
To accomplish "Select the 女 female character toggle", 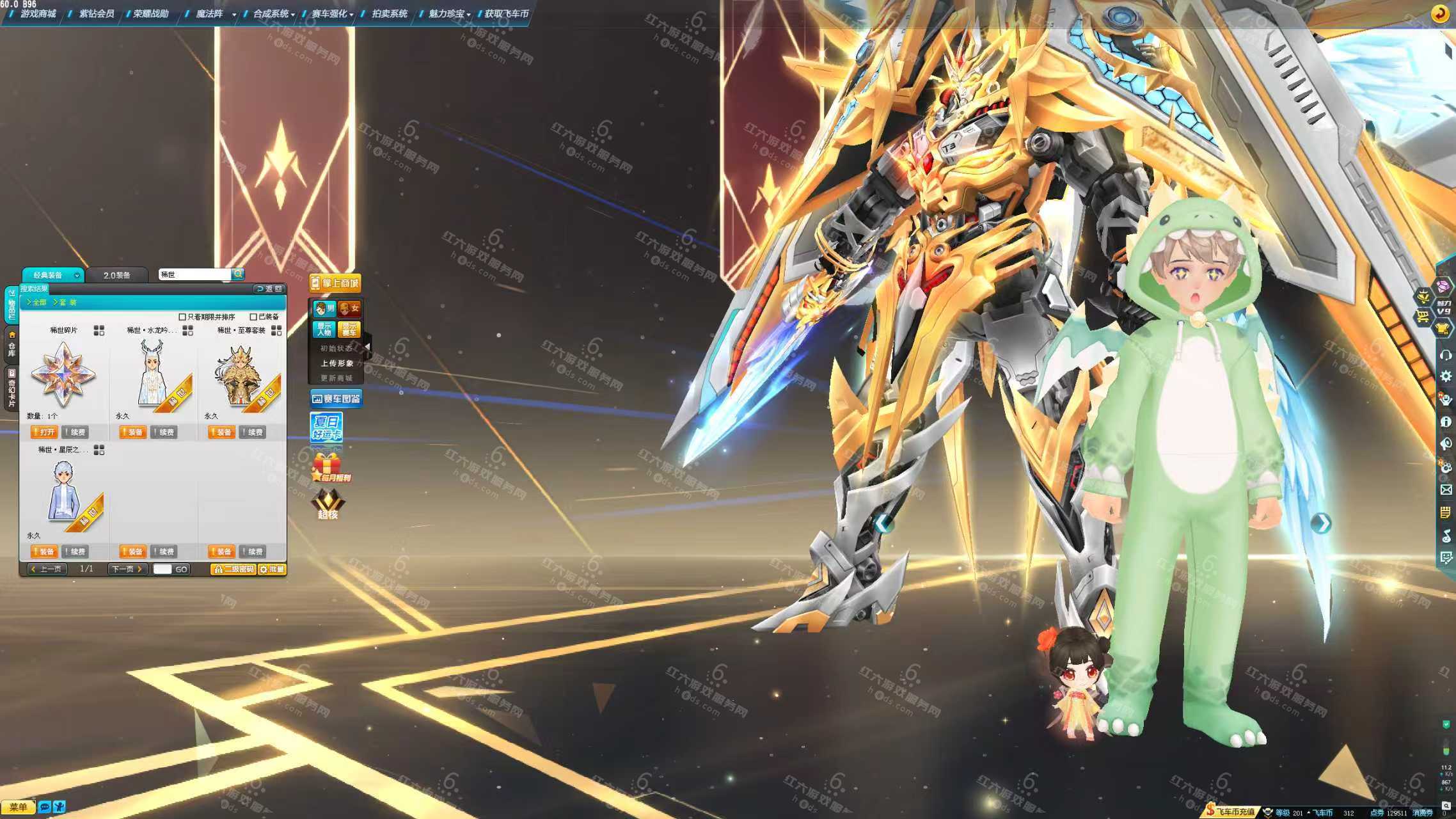I will (x=349, y=308).
